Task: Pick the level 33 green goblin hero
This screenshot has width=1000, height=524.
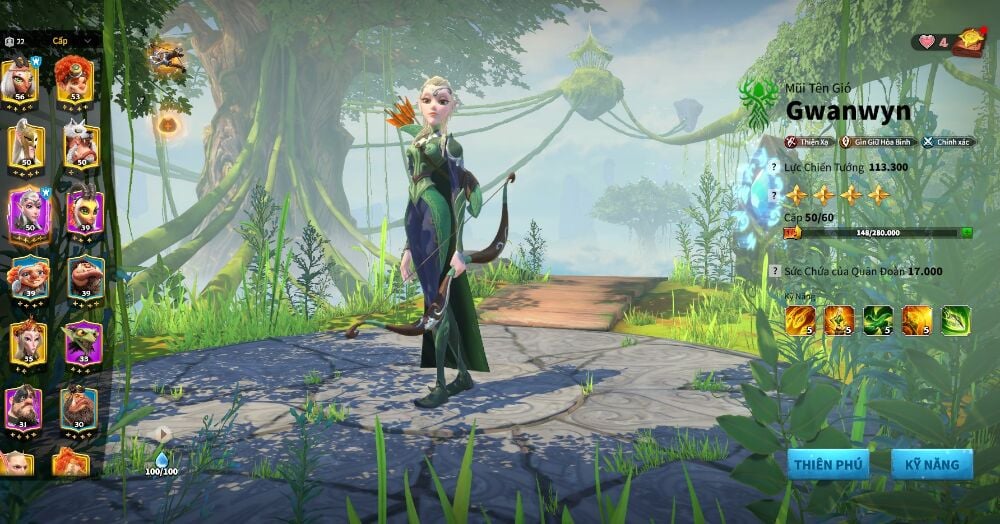Action: [x=83, y=343]
